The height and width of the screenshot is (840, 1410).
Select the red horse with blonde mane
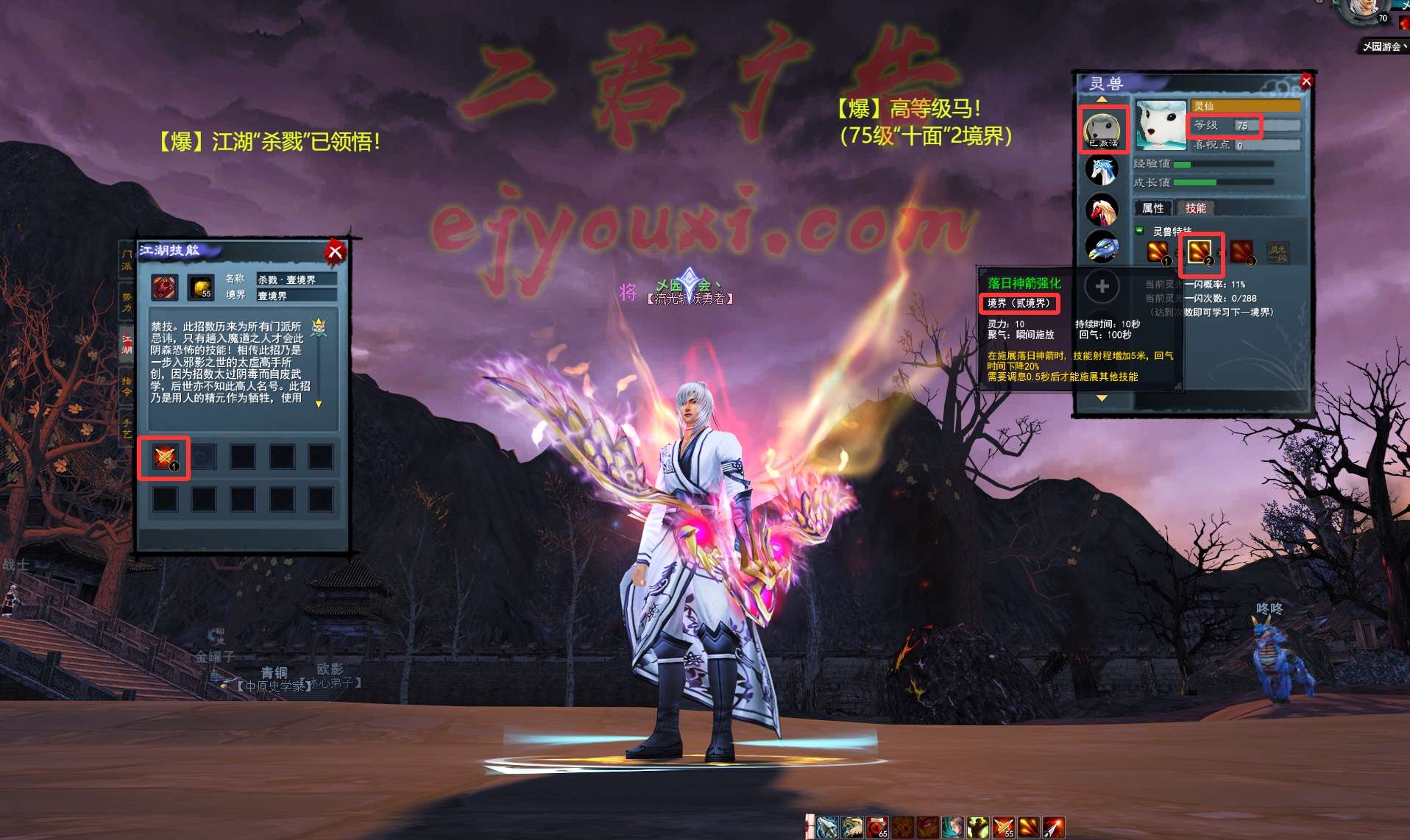coord(1102,210)
